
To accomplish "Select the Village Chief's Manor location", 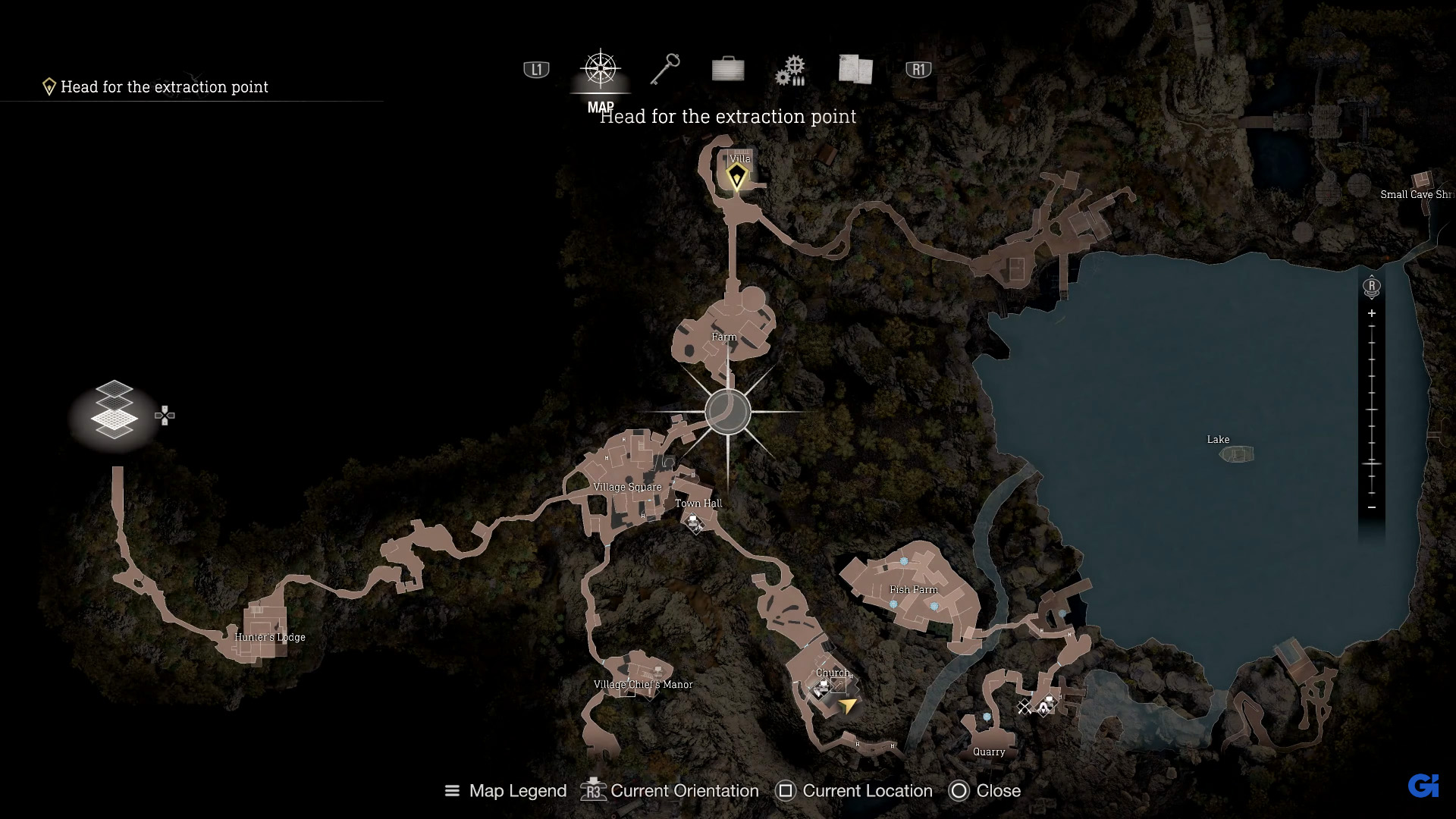I will [x=643, y=684].
